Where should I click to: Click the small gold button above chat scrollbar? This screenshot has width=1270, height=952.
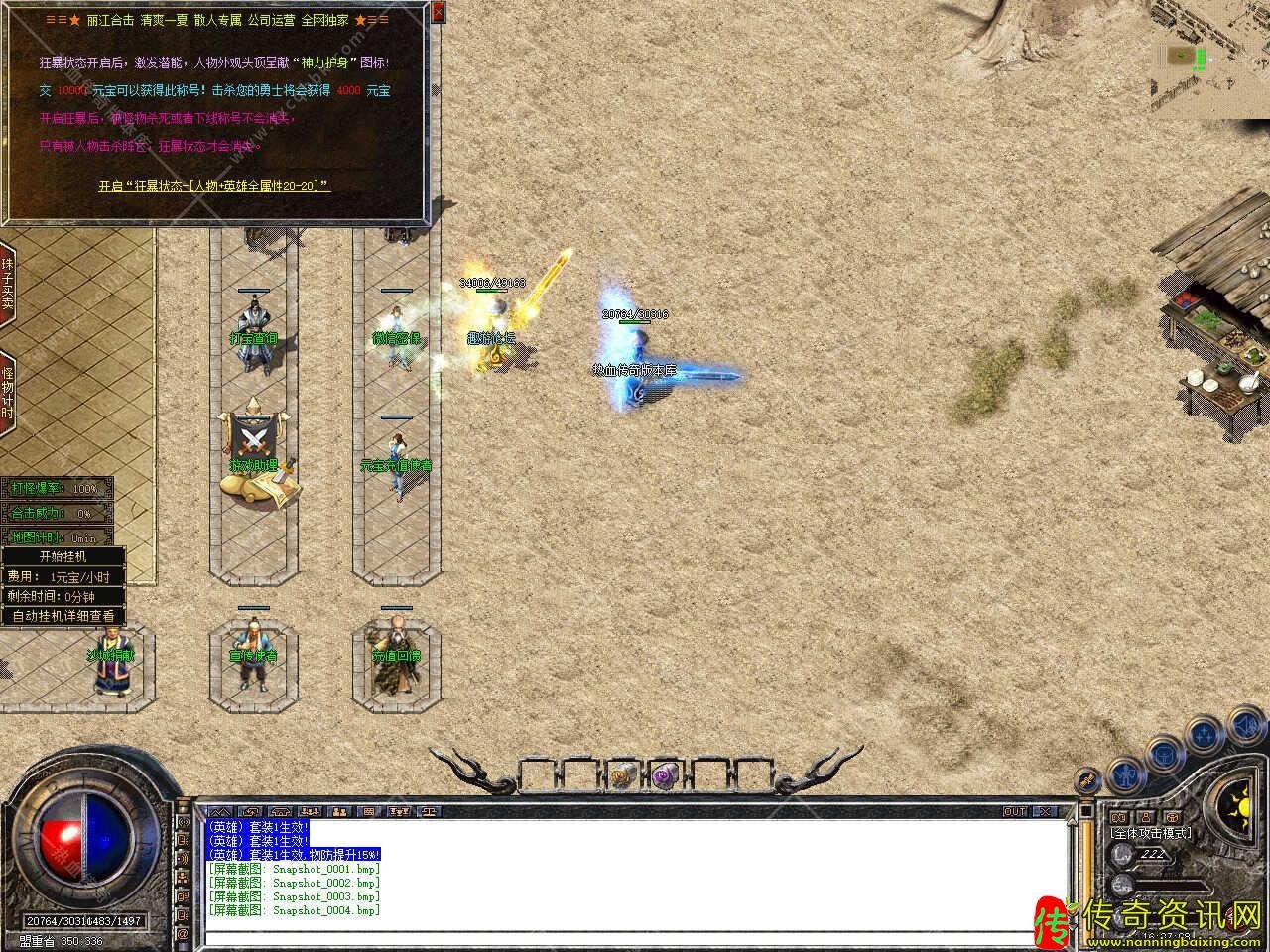pyautogui.click(x=1085, y=780)
